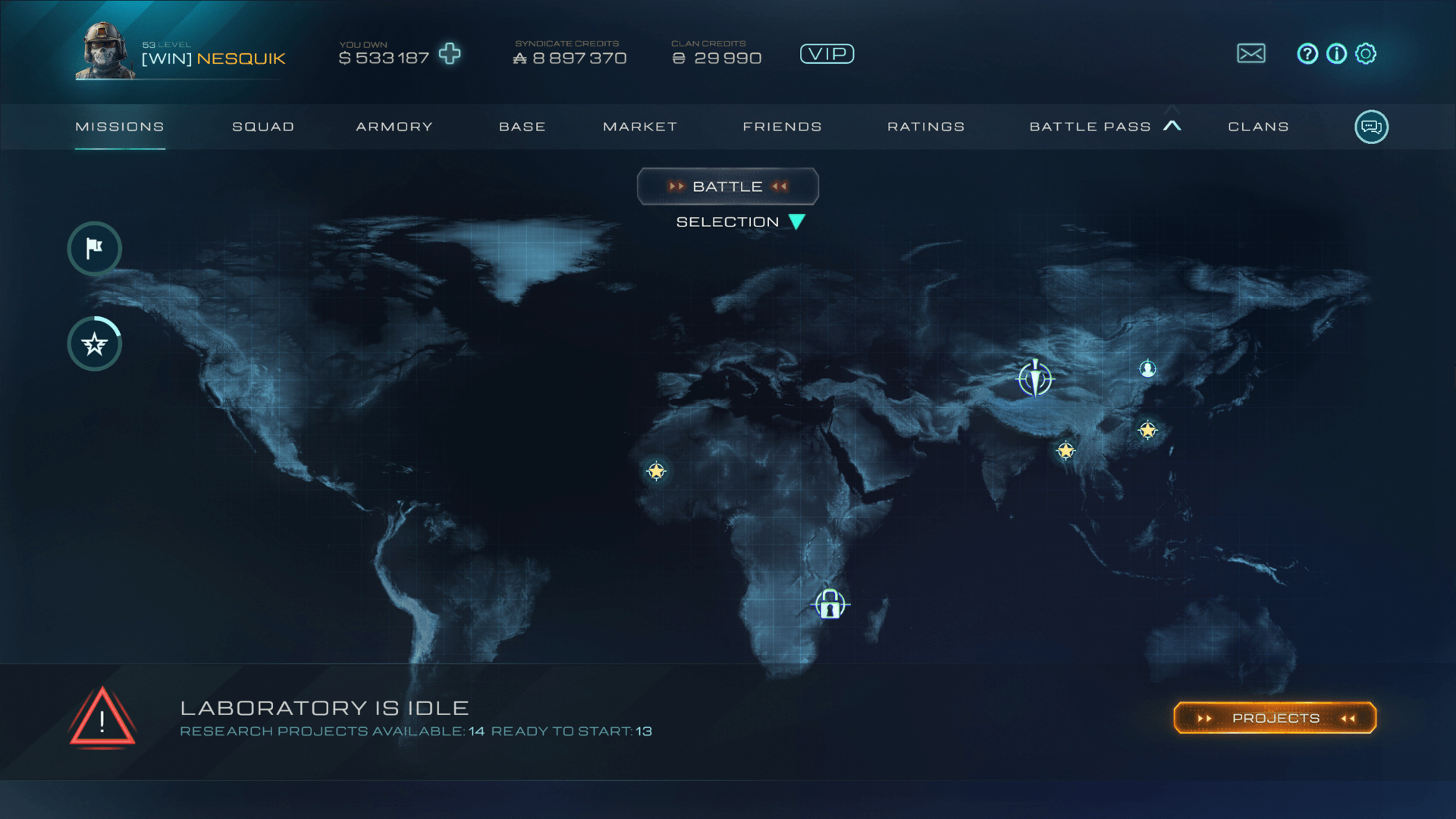
Task: Start a match with the Battle button
Action: point(728,187)
